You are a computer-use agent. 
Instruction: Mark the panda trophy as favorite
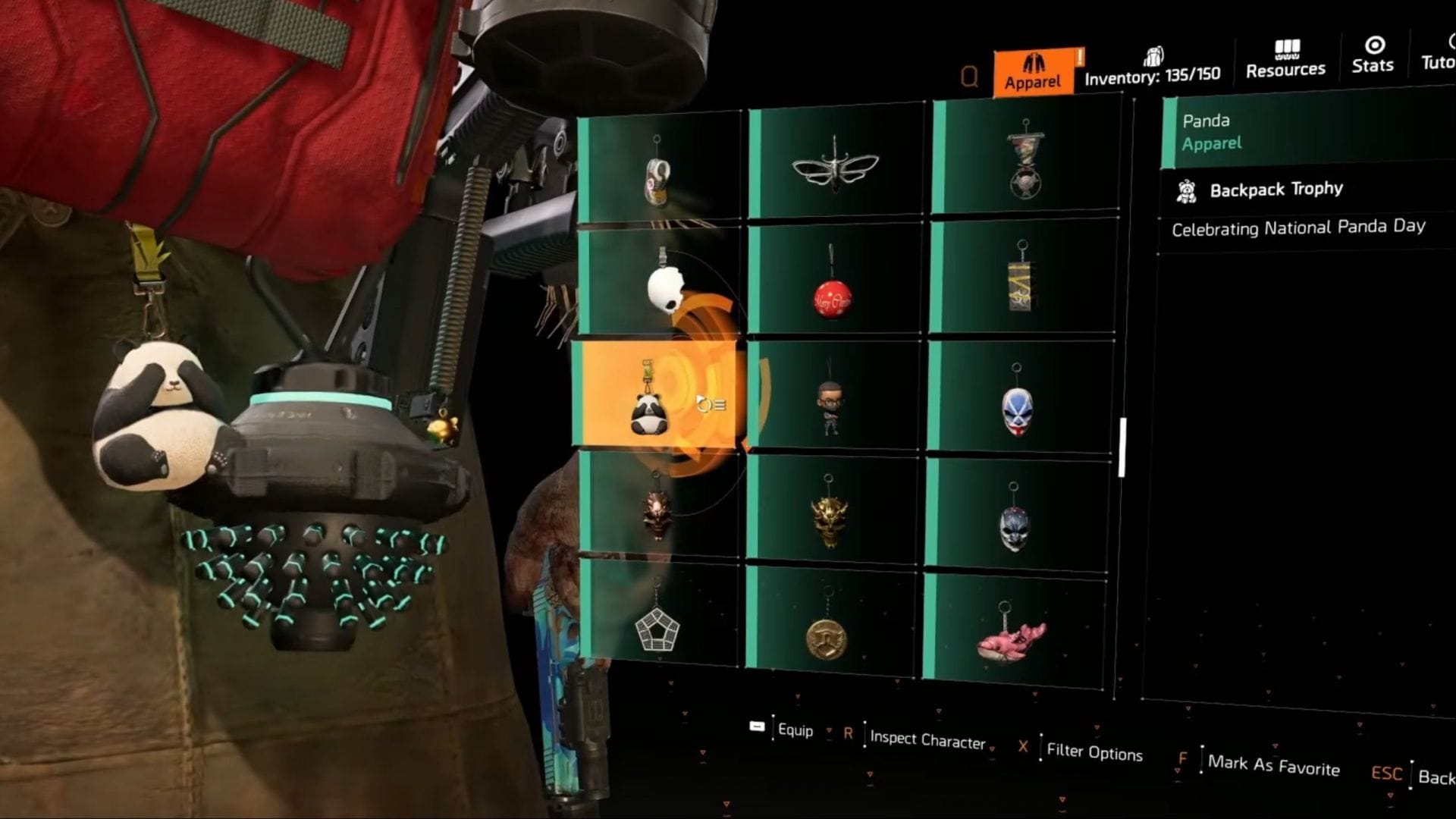[x=1275, y=767]
